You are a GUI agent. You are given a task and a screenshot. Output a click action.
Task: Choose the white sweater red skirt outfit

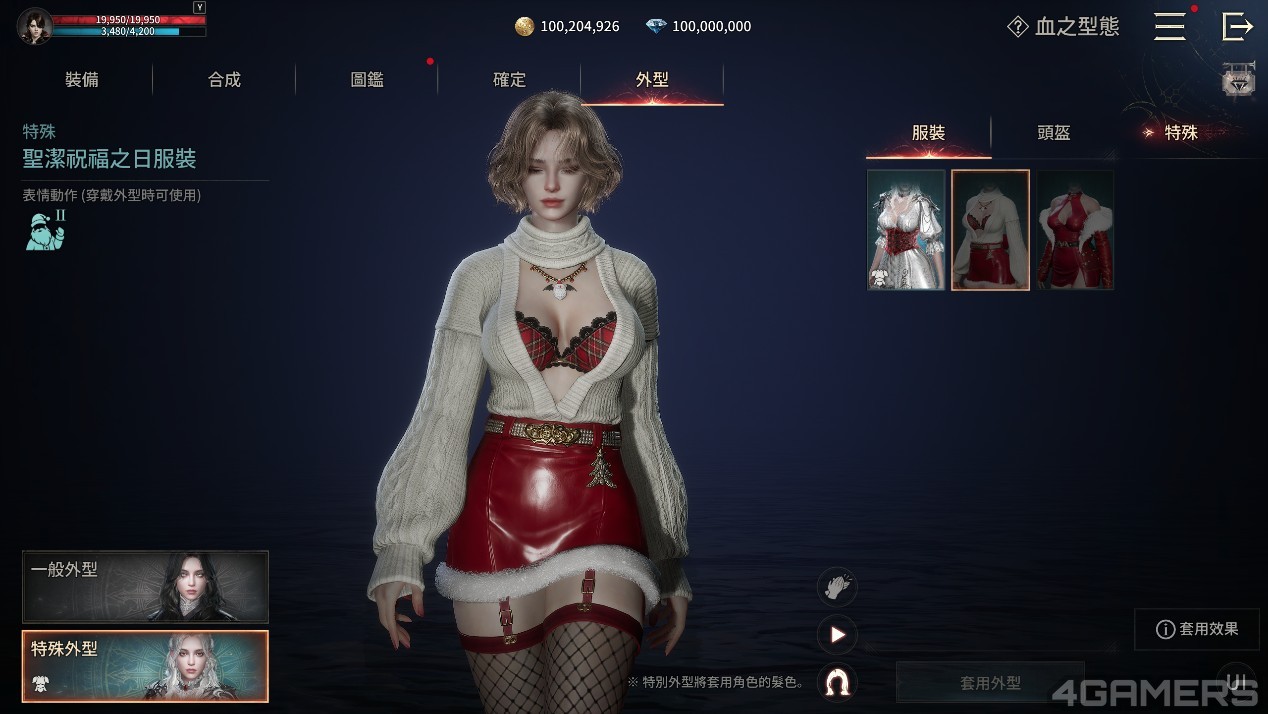tap(990, 230)
